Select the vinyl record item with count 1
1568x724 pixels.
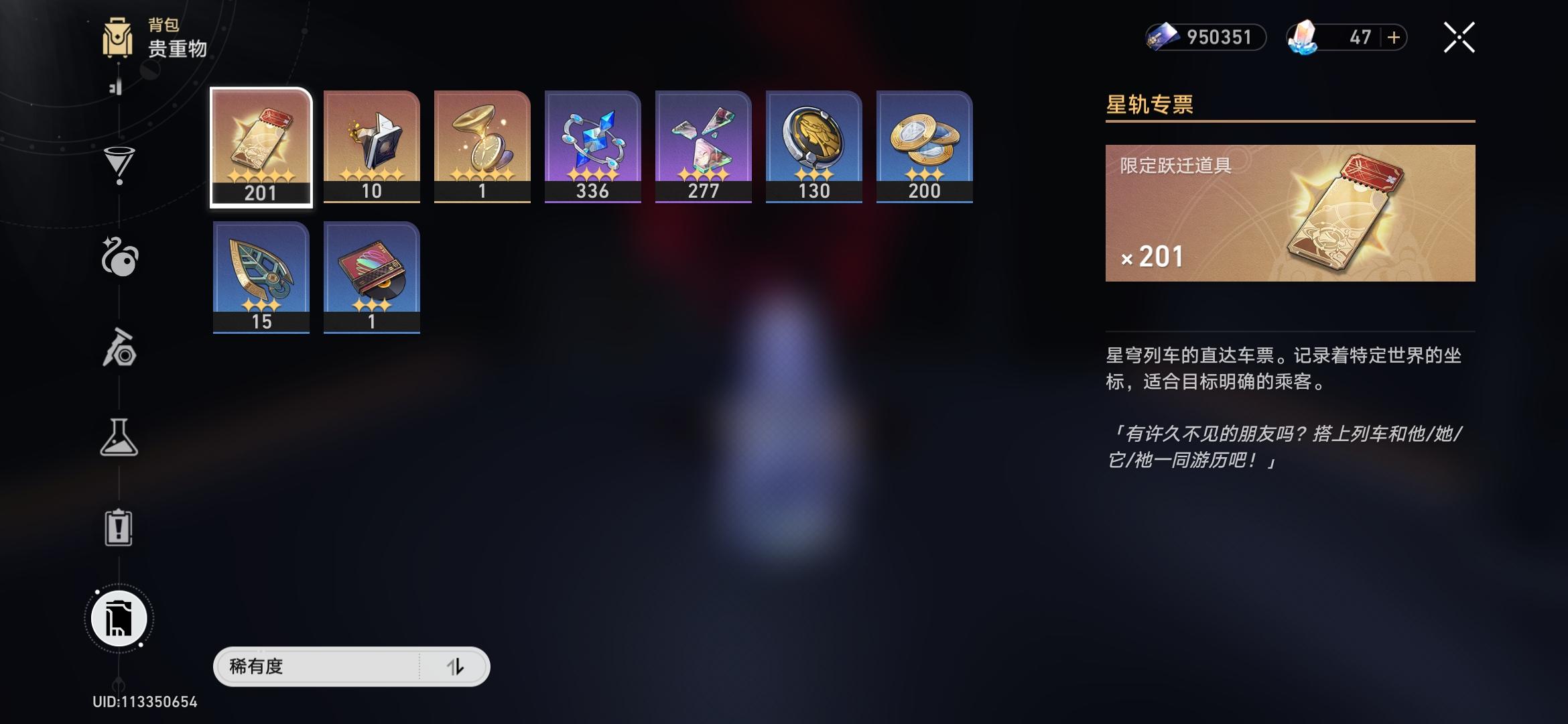tap(371, 275)
